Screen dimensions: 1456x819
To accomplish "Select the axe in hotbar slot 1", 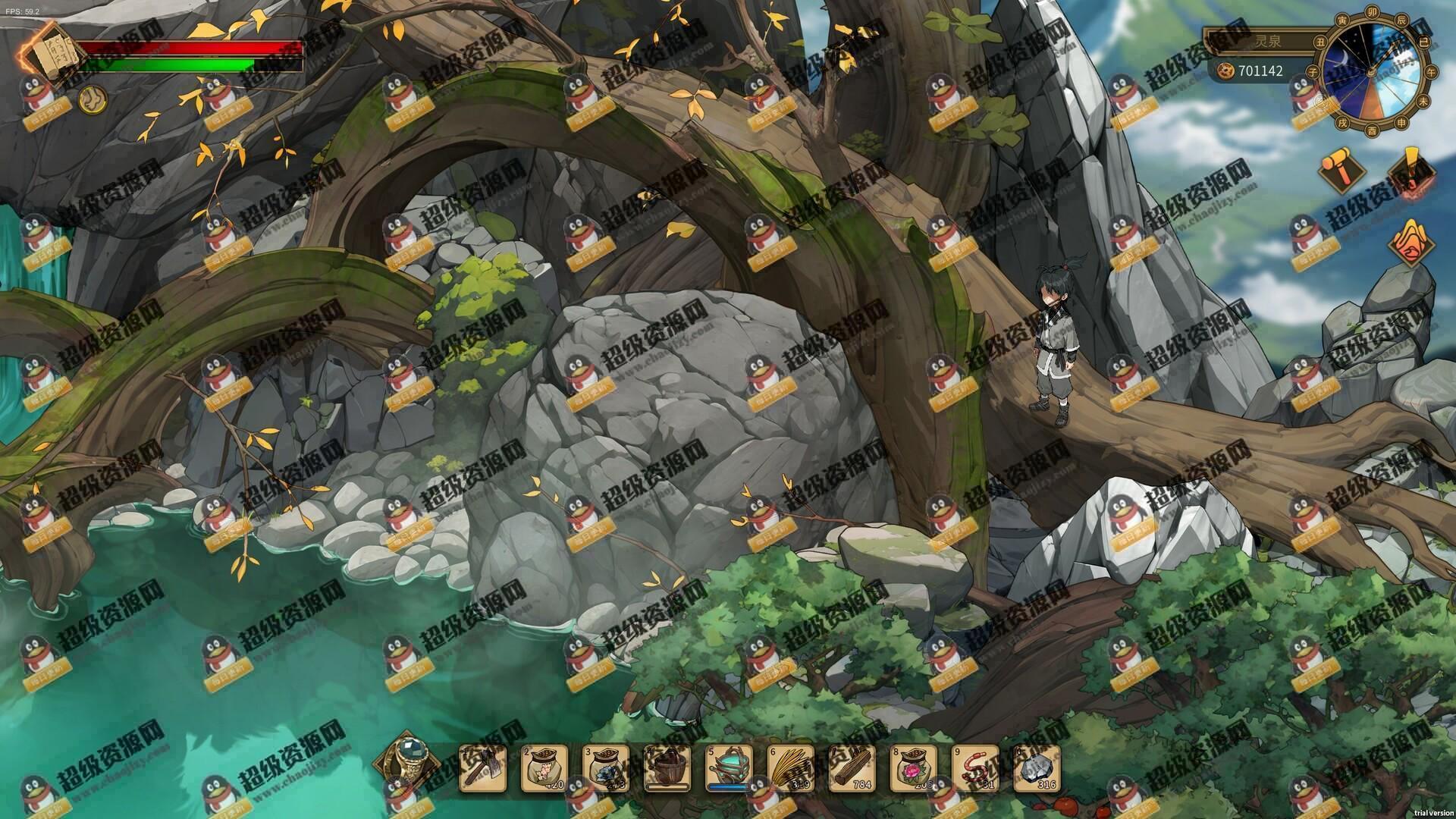I will [x=482, y=767].
